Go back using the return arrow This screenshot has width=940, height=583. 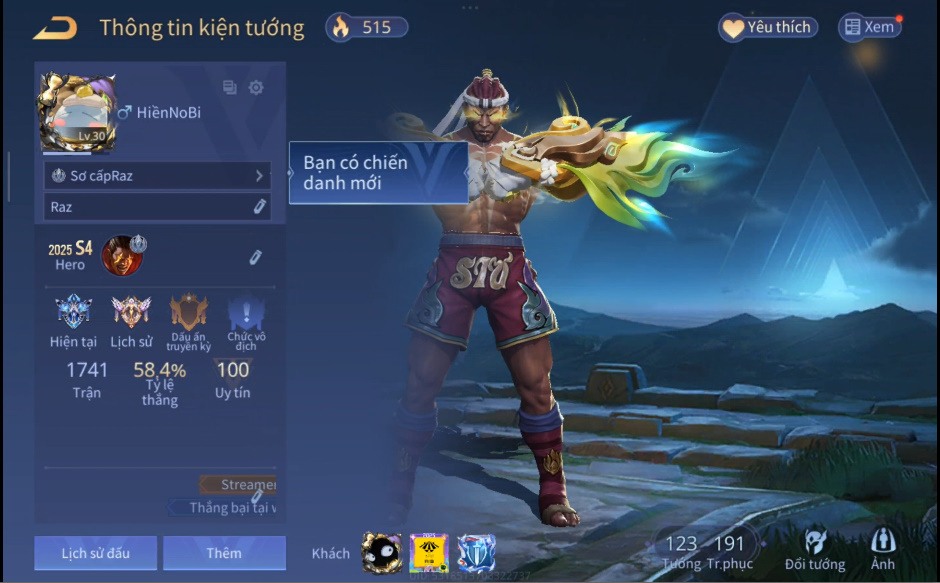click(x=55, y=28)
